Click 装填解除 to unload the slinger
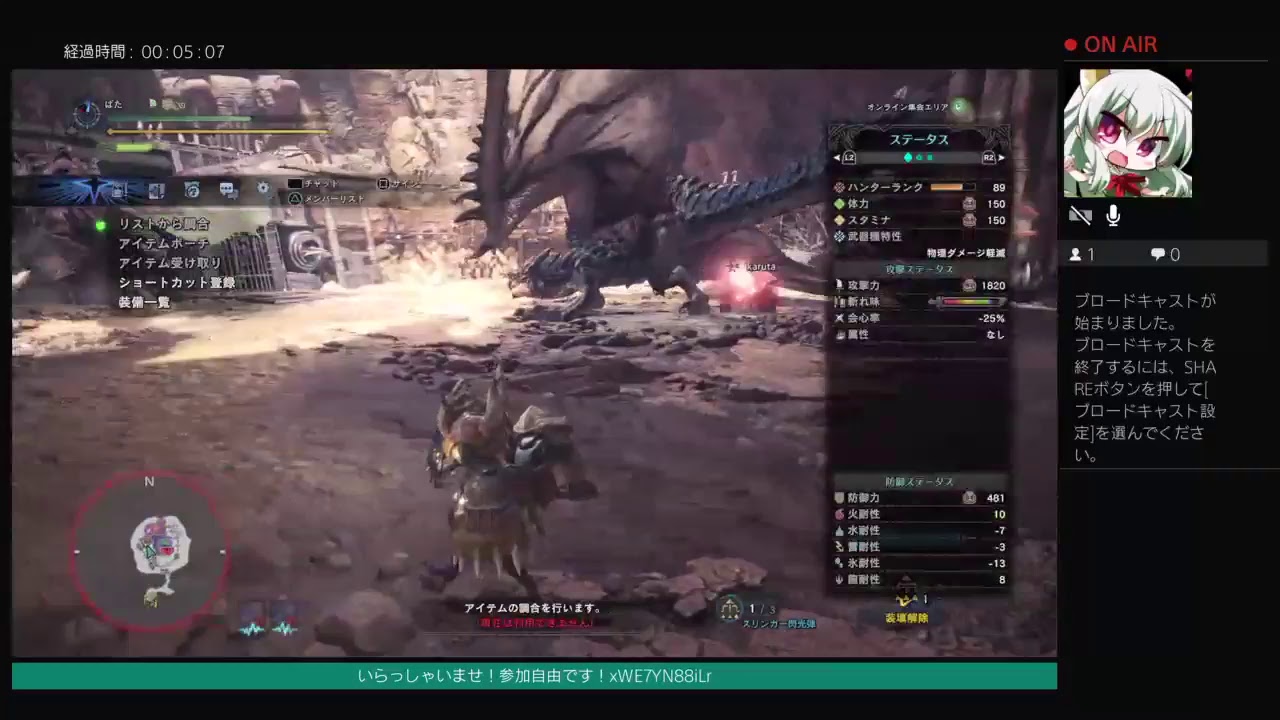Image resolution: width=1280 pixels, height=720 pixels. 906,618
